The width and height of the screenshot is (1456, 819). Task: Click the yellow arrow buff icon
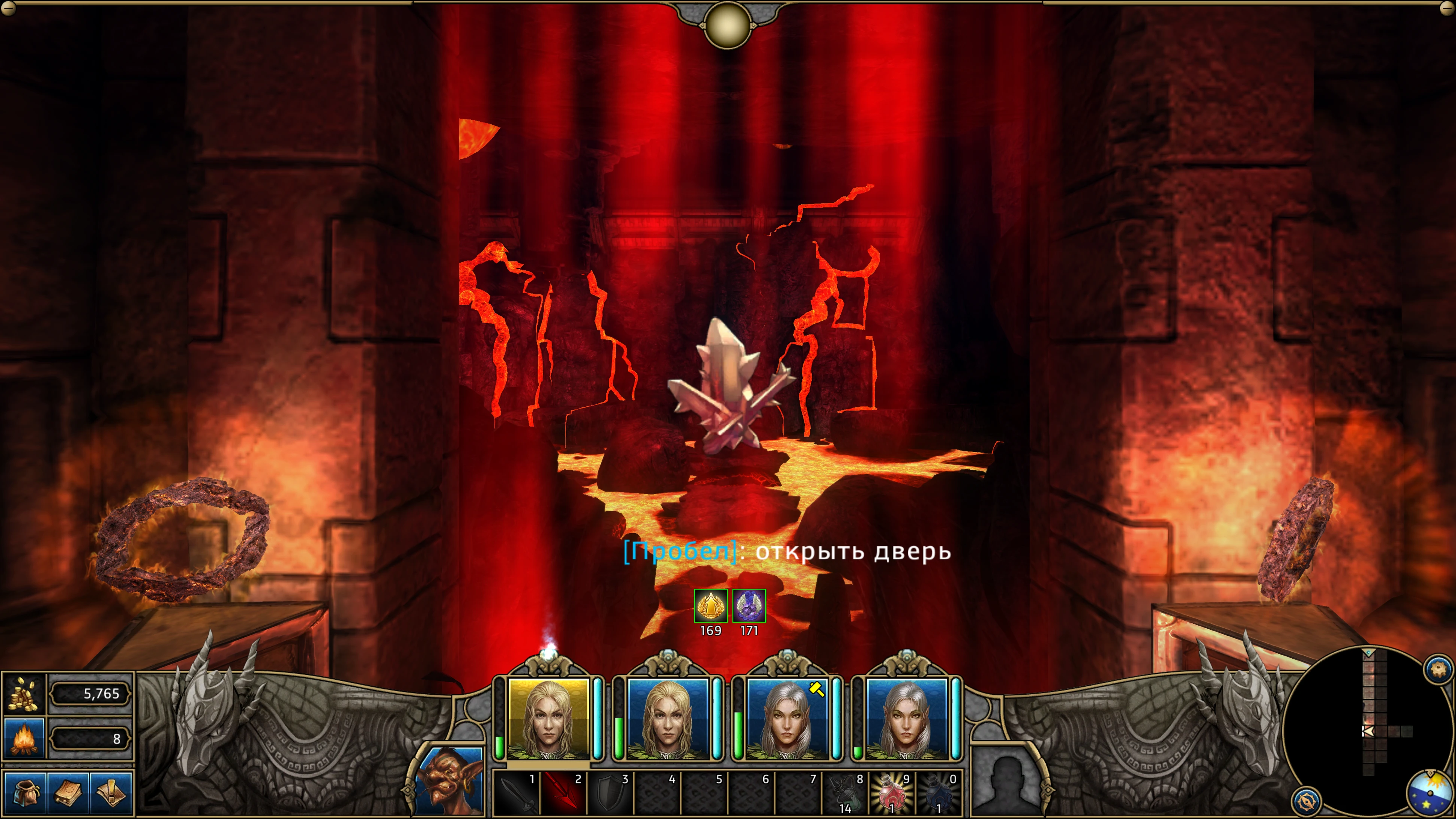click(710, 606)
